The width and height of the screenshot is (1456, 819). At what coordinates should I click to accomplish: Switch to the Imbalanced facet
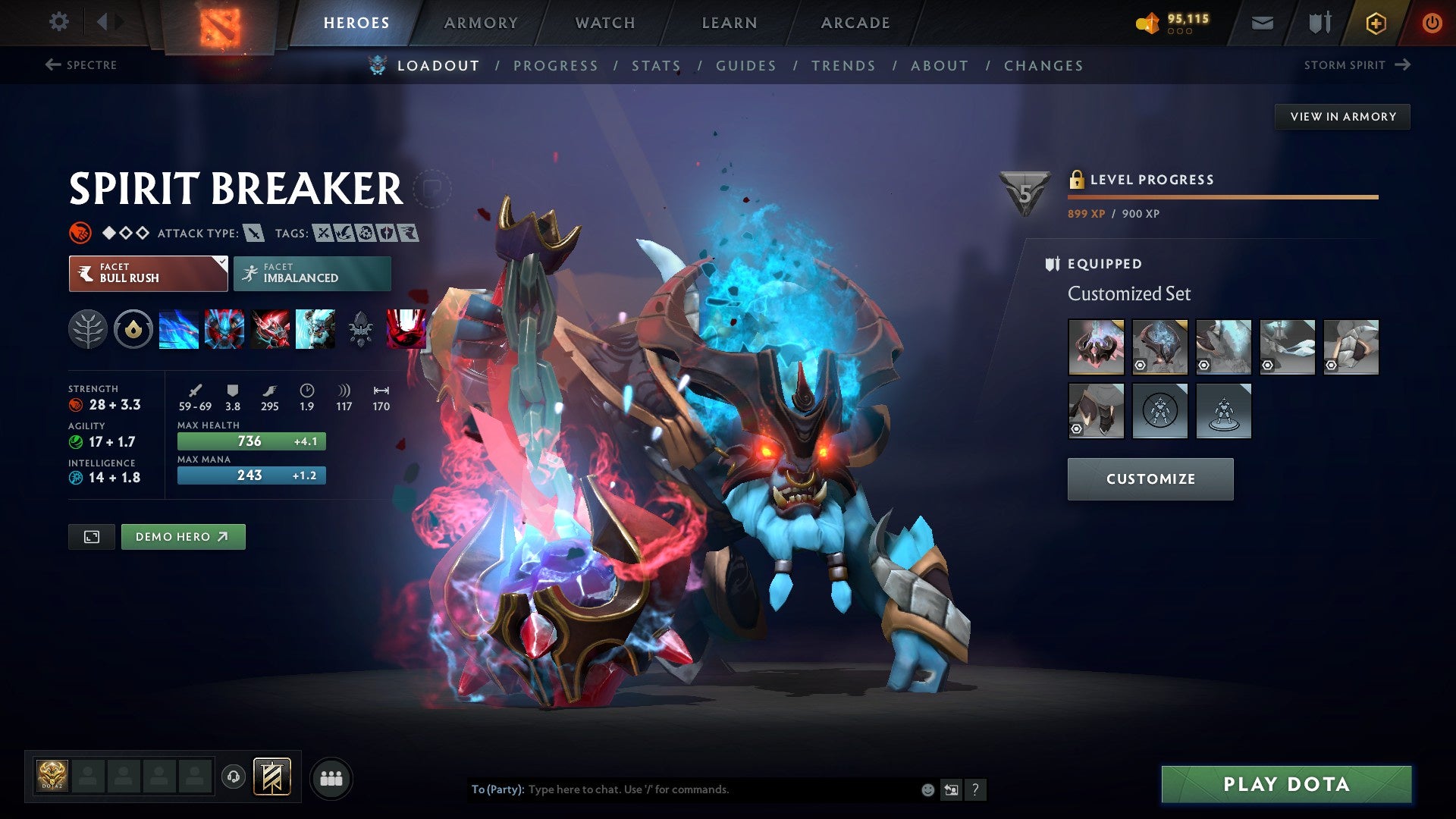[x=311, y=273]
